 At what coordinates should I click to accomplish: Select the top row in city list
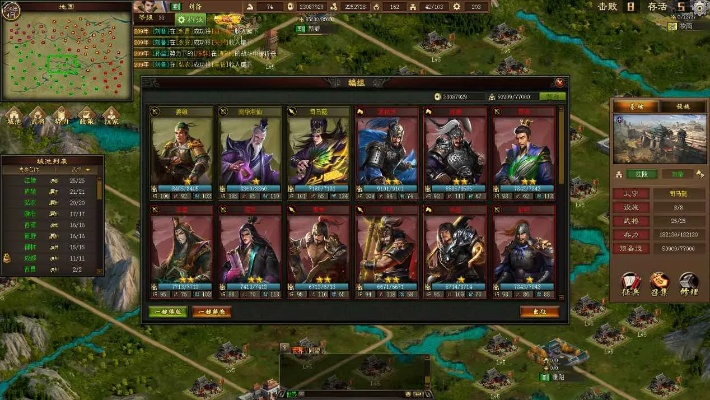(52, 181)
